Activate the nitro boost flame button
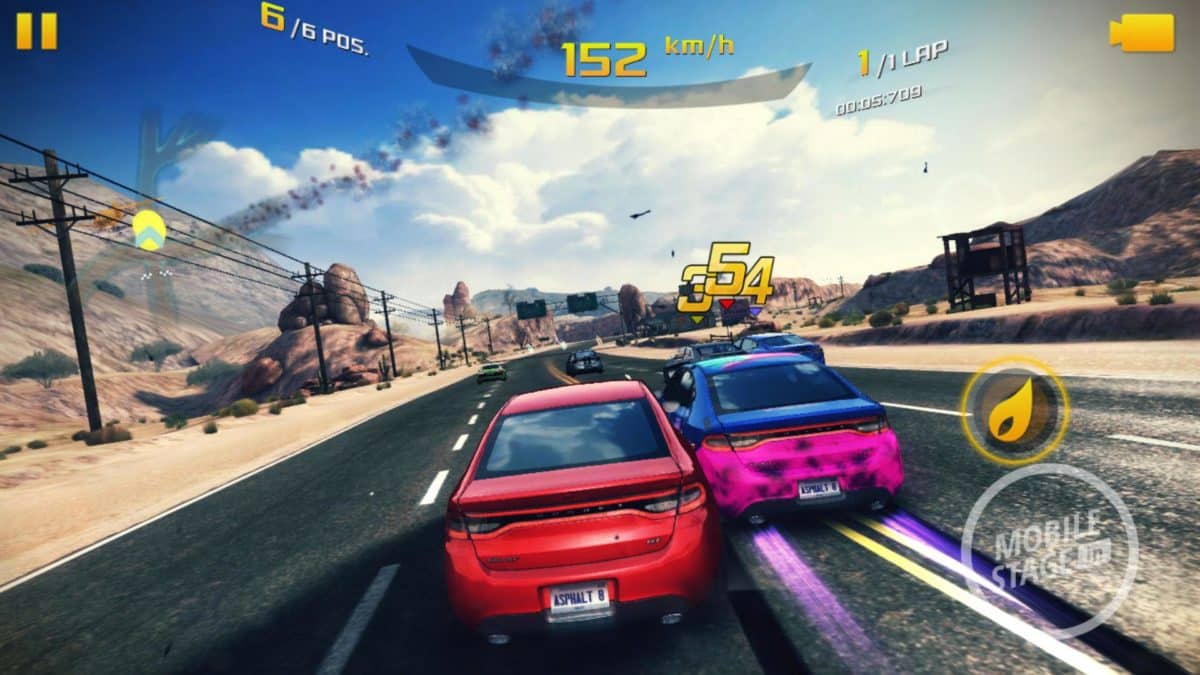 coord(1016,411)
